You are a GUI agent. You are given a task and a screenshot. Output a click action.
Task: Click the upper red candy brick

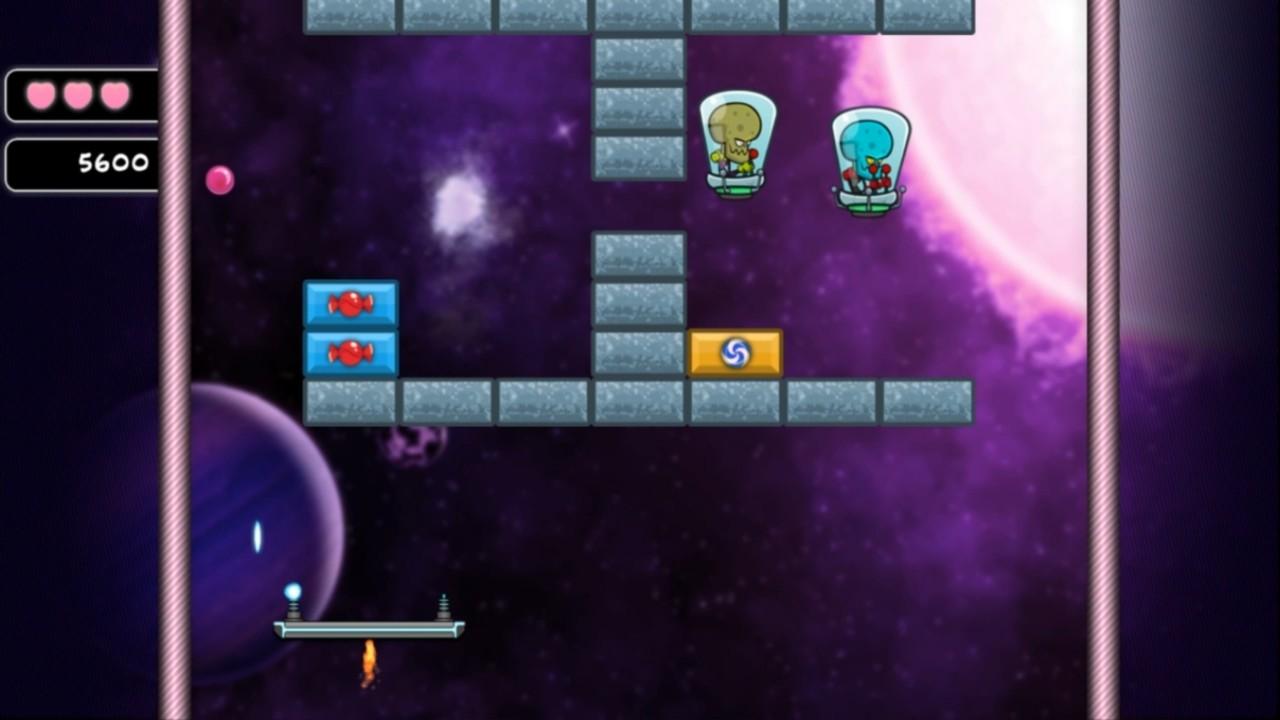click(x=350, y=303)
